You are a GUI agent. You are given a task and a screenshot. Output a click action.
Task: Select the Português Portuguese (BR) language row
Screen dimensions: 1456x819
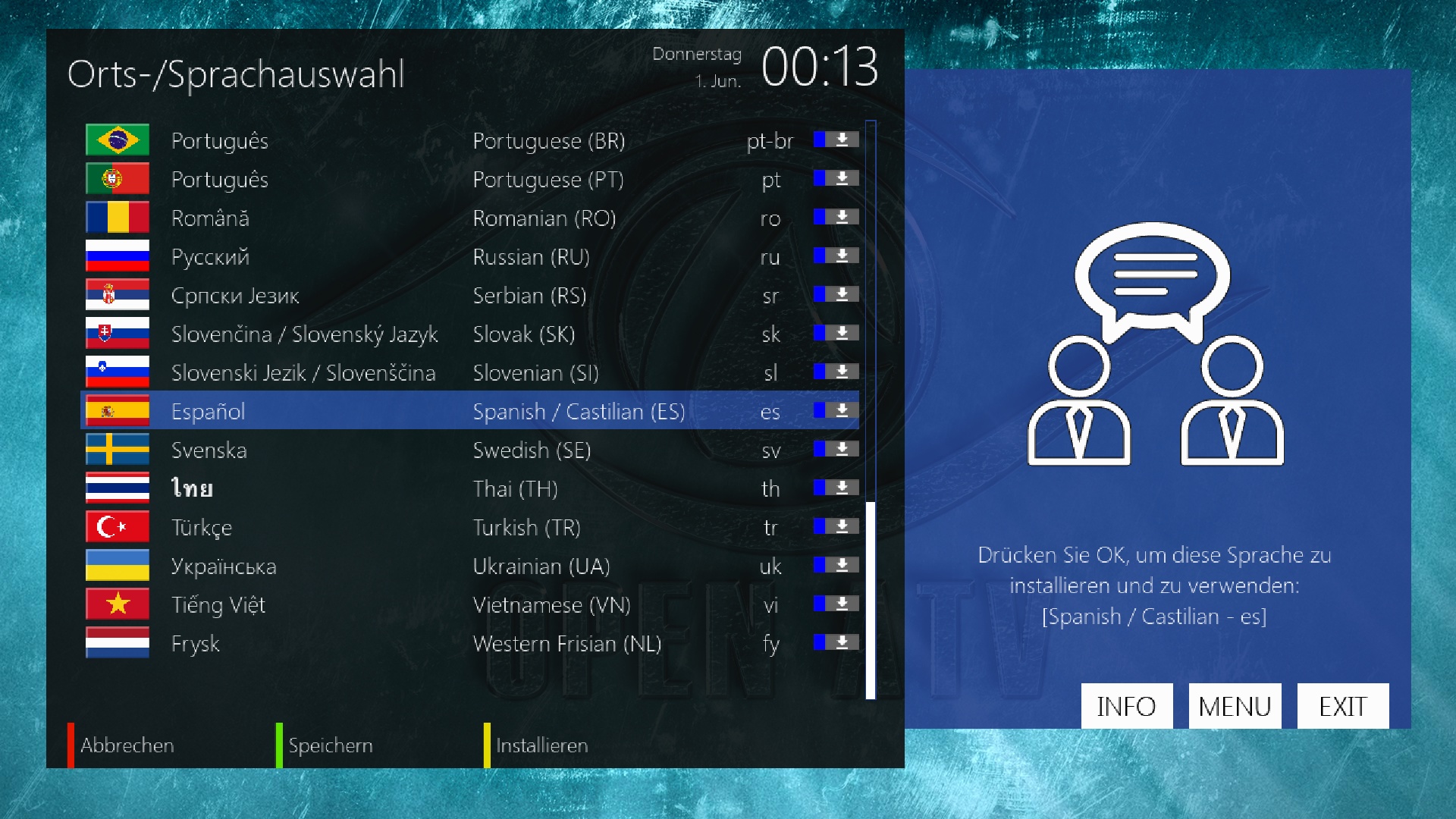(x=470, y=140)
